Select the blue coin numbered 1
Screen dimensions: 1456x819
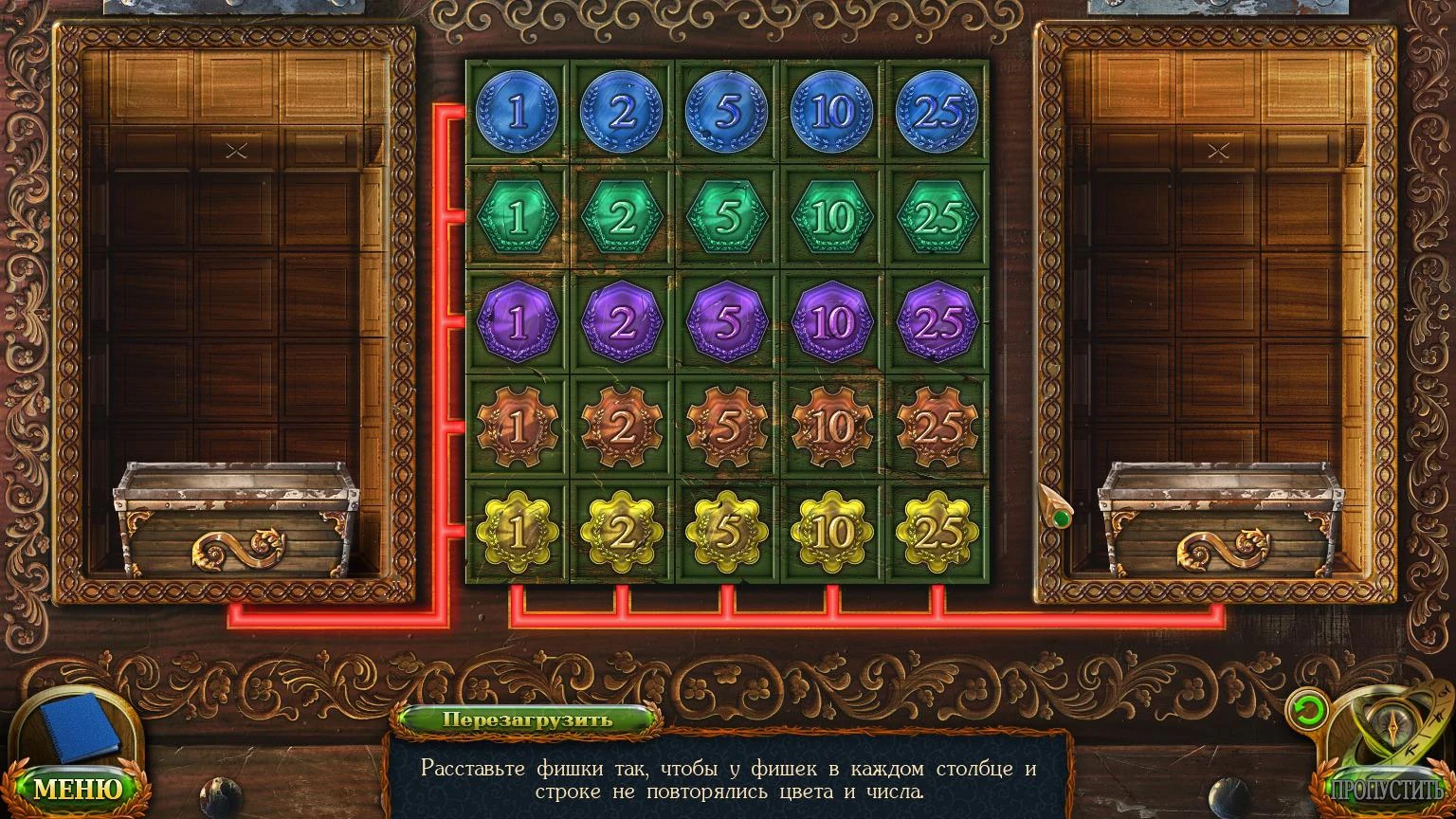518,113
